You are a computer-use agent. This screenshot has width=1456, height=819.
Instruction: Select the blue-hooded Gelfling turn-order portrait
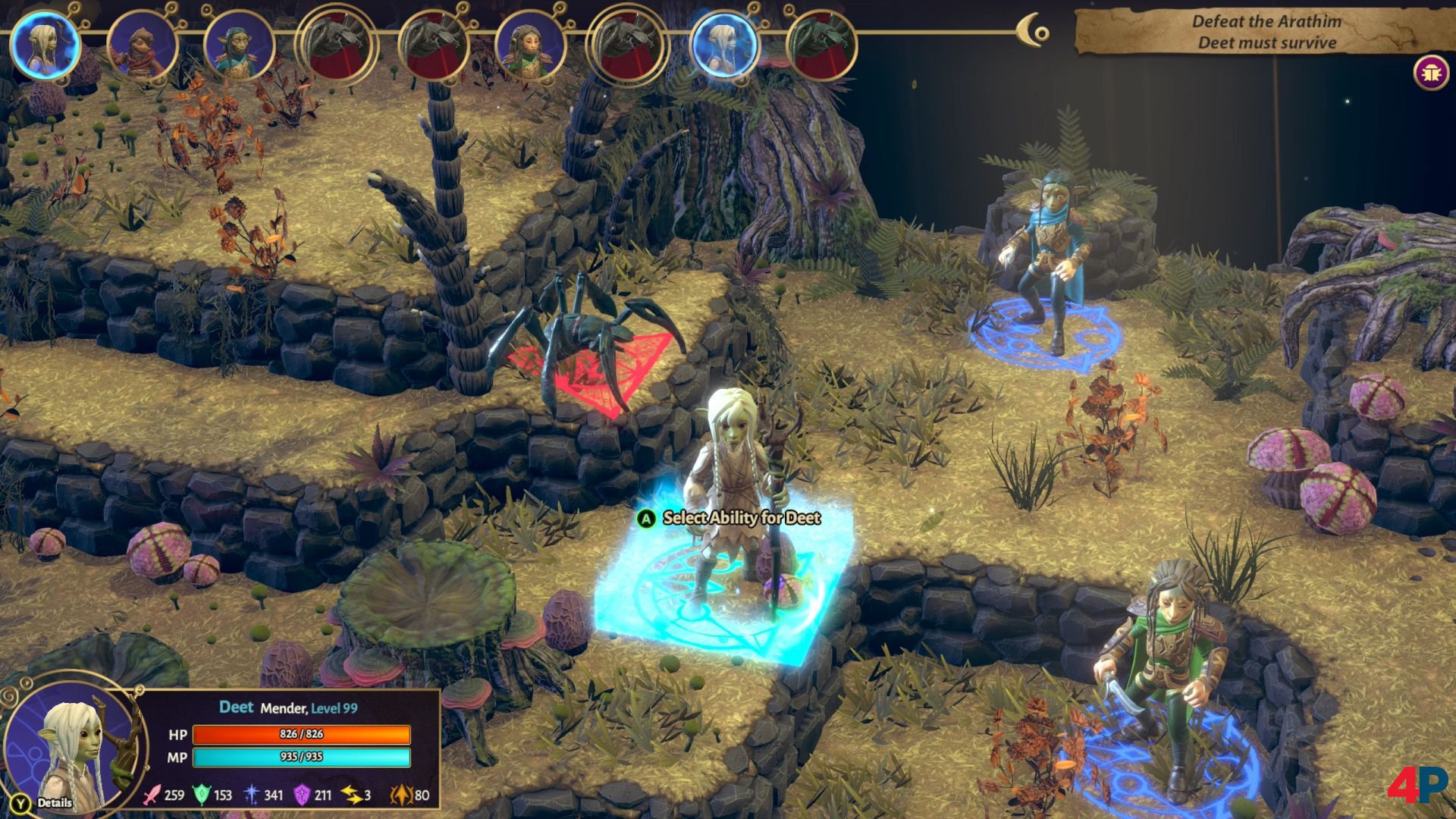(x=239, y=47)
